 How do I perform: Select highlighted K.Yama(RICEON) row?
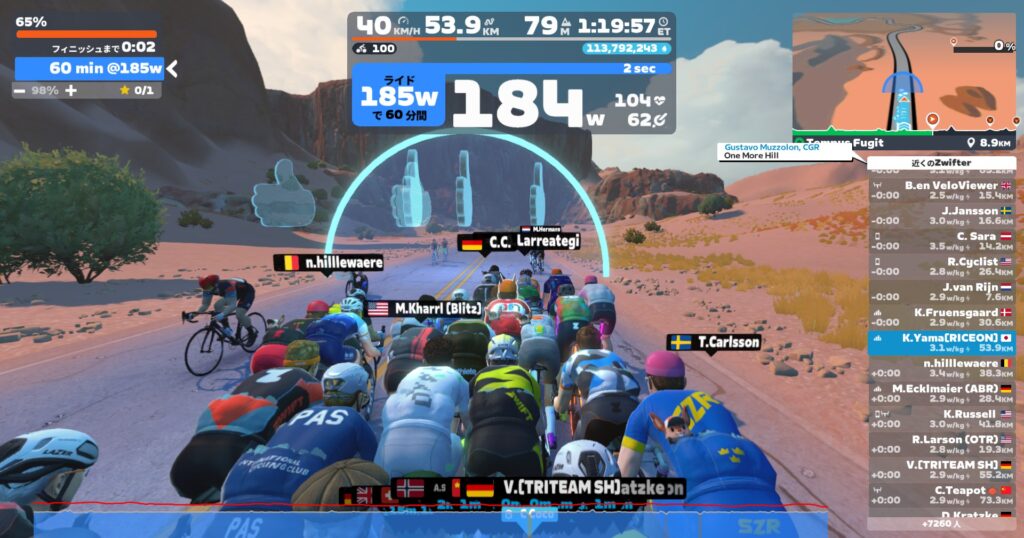pyautogui.click(x=942, y=343)
